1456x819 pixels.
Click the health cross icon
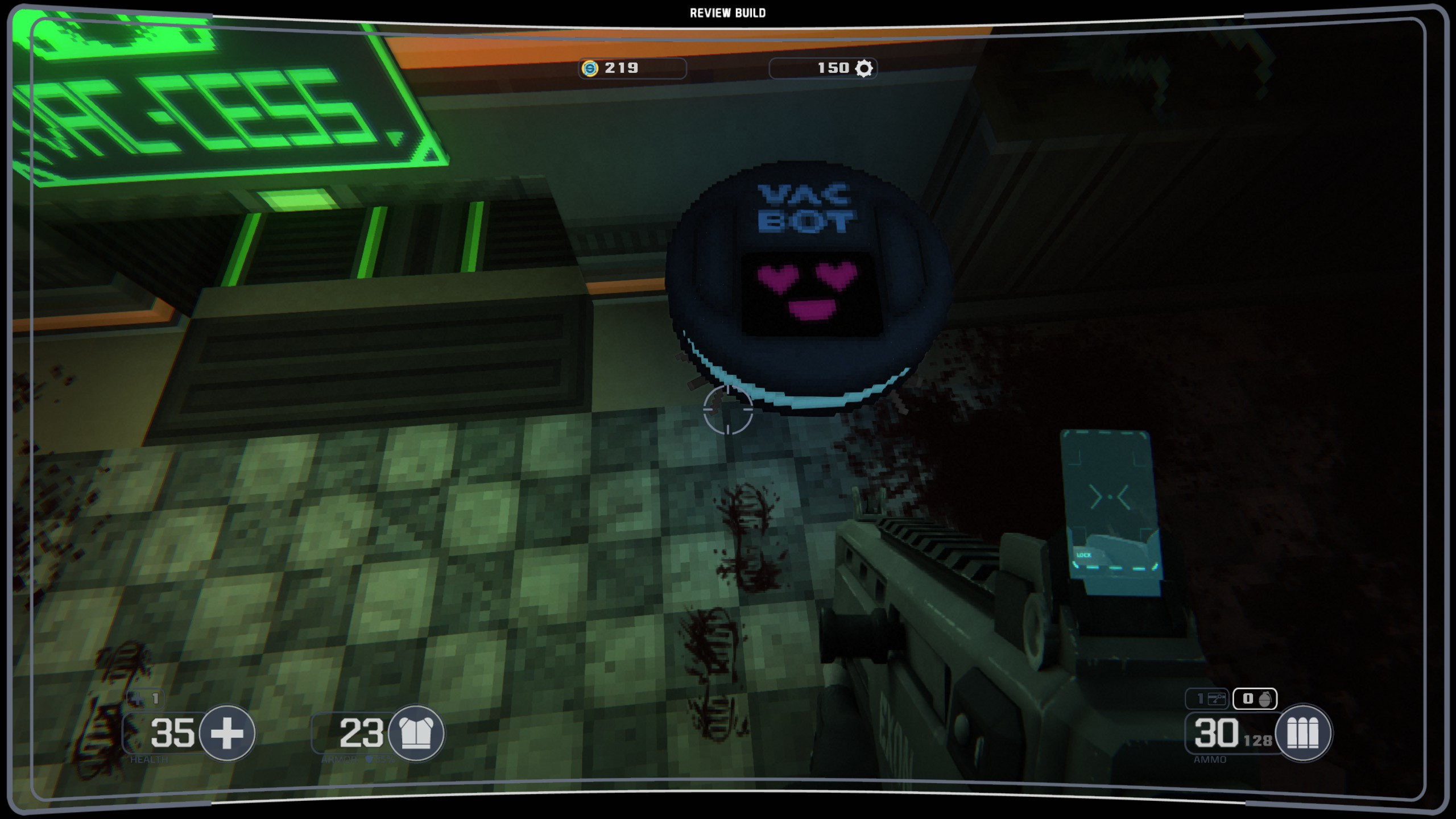coord(227,733)
